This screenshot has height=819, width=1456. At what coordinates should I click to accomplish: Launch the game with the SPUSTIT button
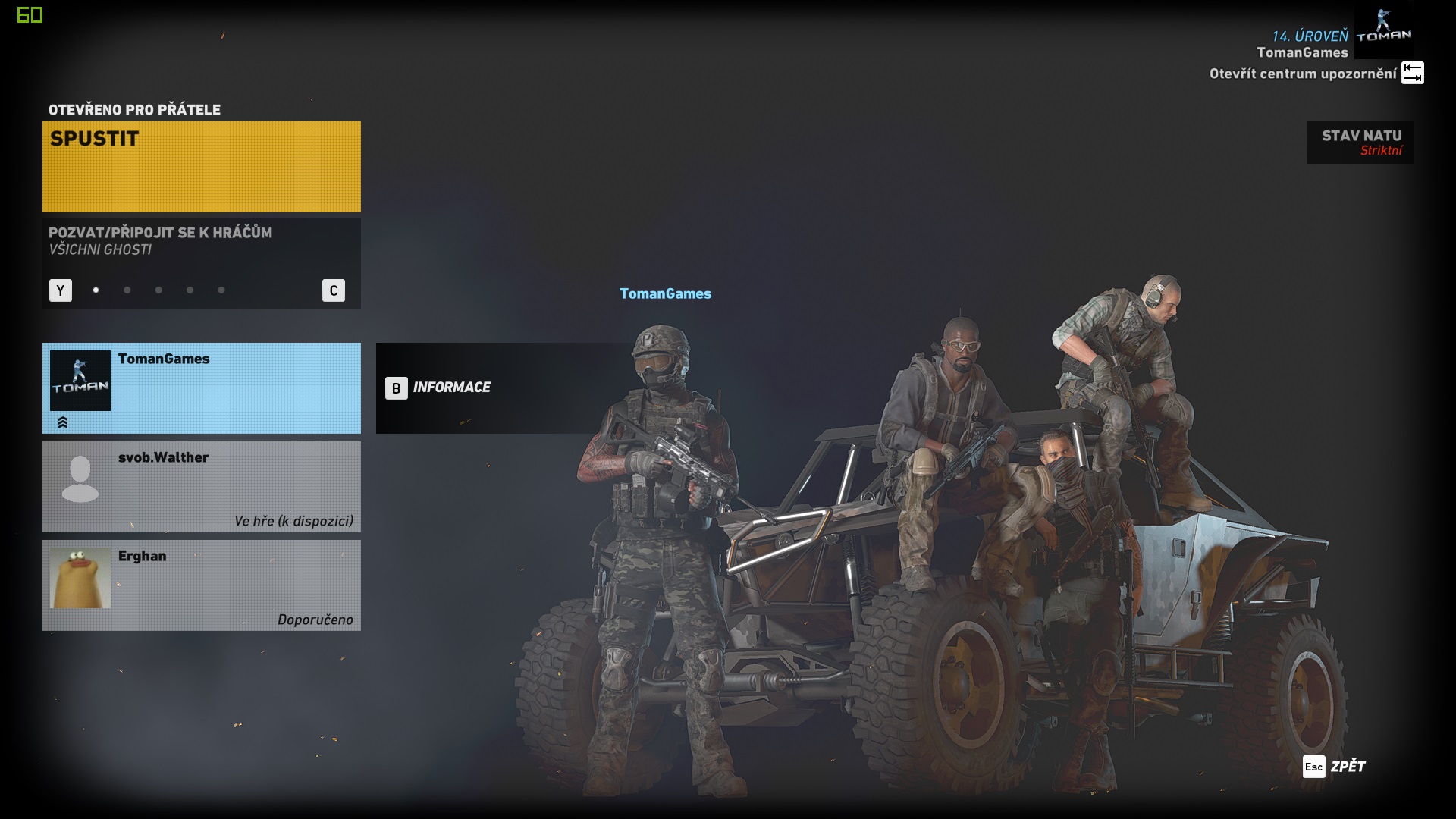(x=201, y=166)
